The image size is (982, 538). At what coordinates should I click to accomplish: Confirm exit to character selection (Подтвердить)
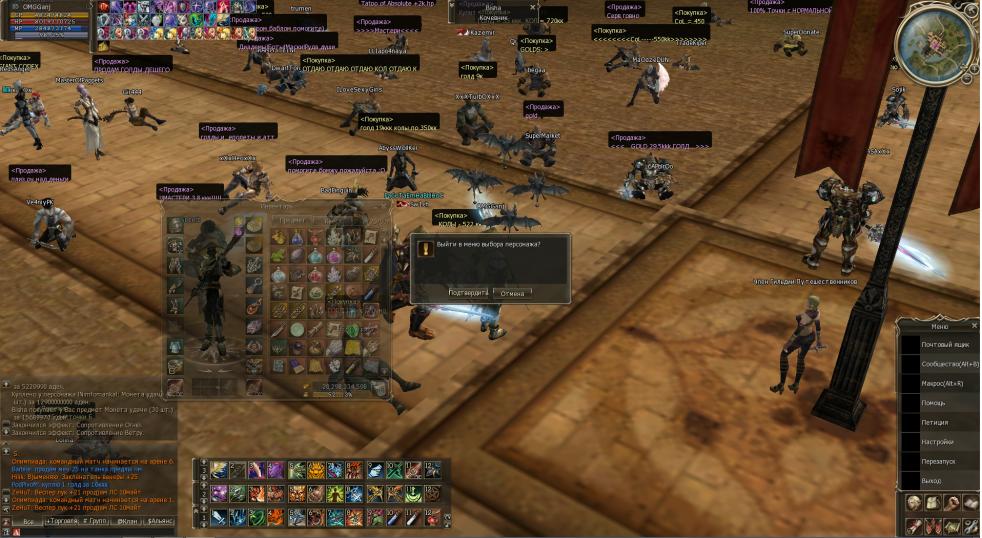(468, 293)
